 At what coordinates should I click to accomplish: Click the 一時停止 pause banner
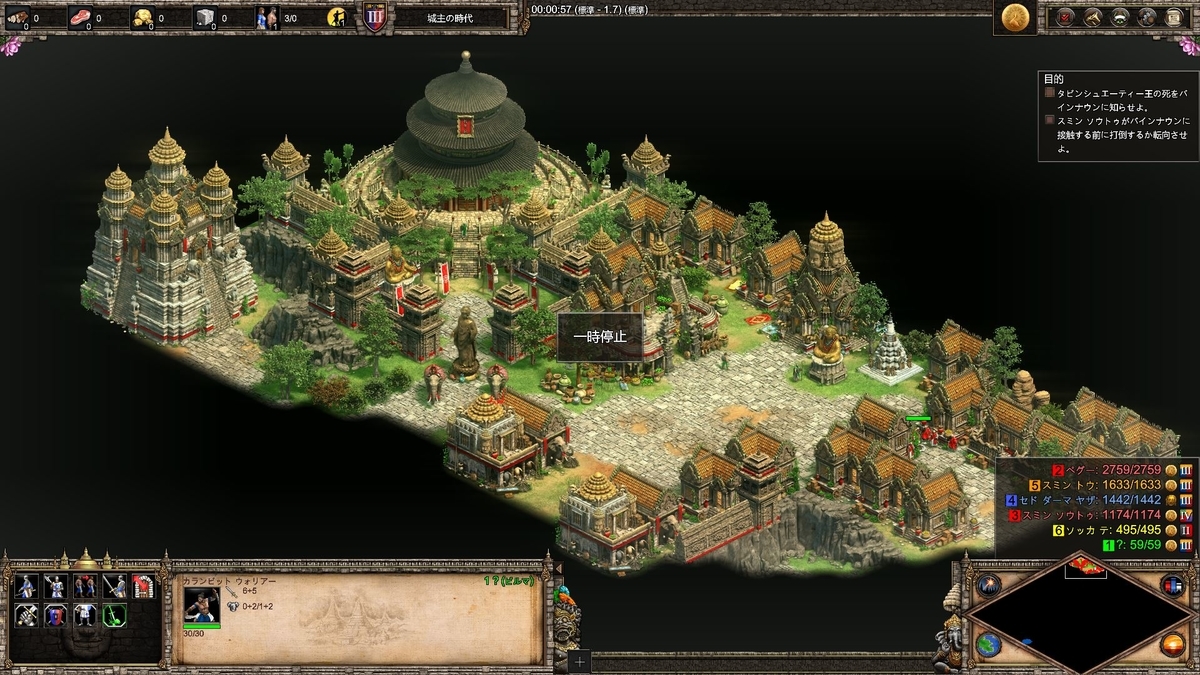pyautogui.click(x=600, y=337)
